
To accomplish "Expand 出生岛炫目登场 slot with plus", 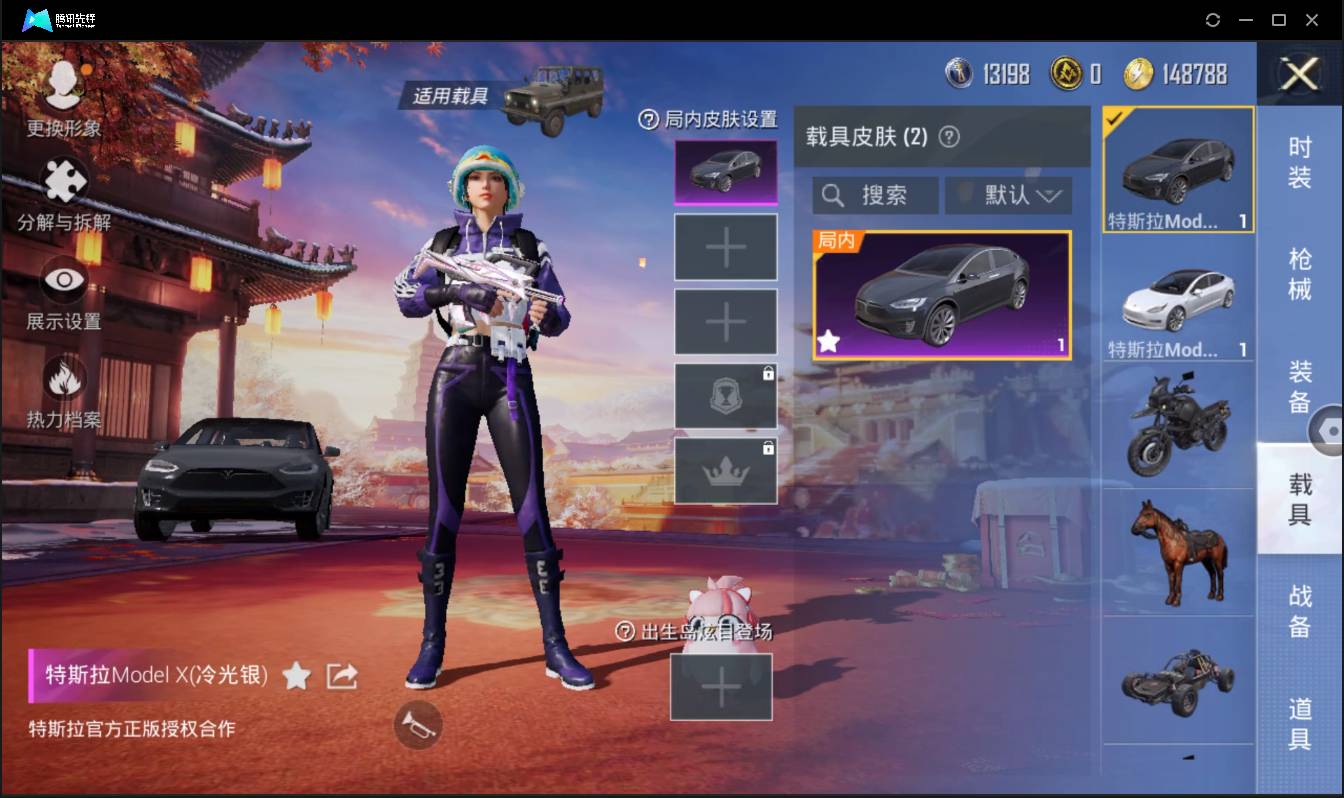I will [x=721, y=686].
